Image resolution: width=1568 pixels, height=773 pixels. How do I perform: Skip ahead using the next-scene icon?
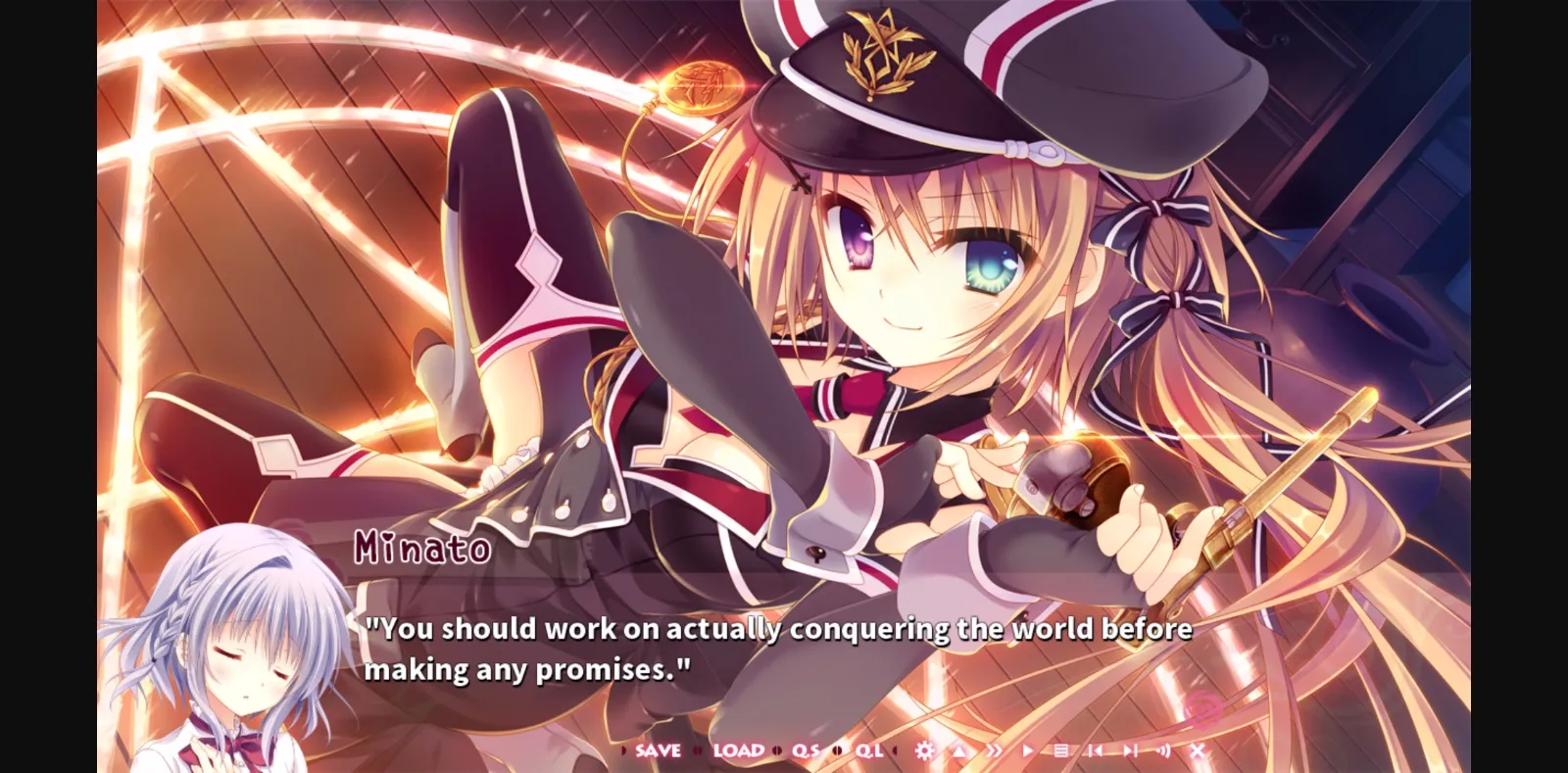[x=1131, y=750]
